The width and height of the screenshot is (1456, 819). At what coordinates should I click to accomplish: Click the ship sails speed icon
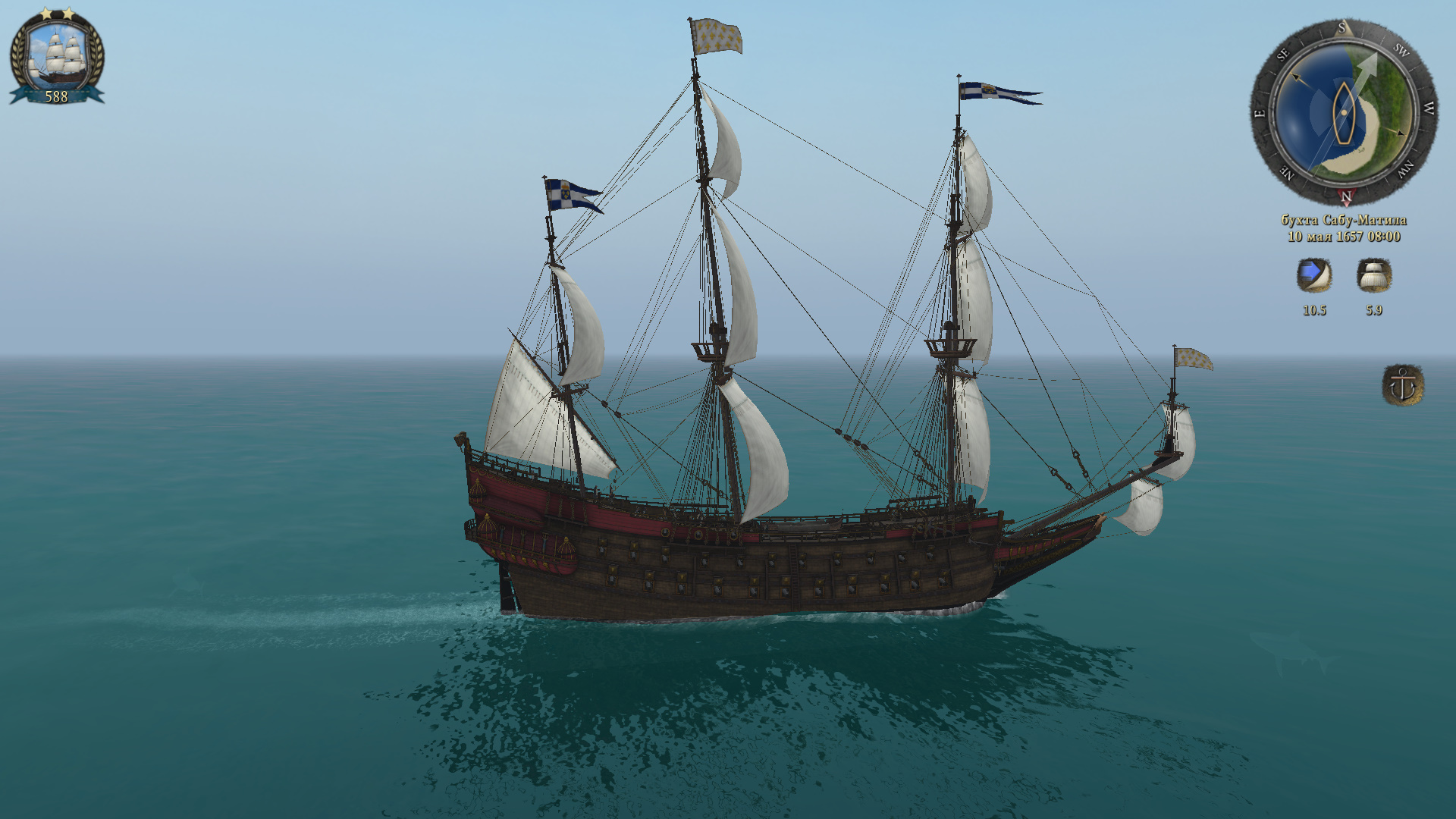[1373, 275]
